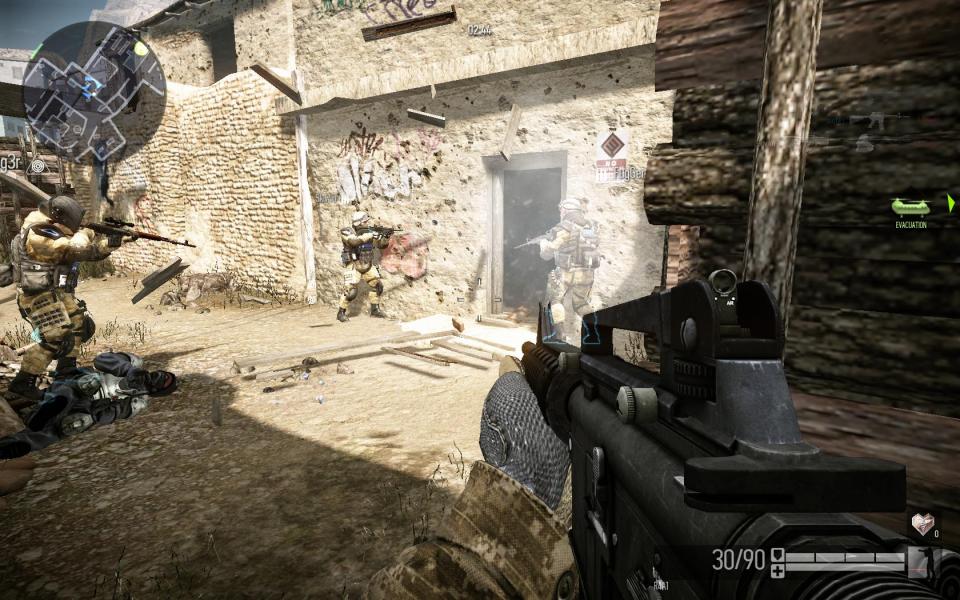Image resolution: width=960 pixels, height=600 pixels.
Task: Click the target icon beside the player name
Action: (x=38, y=165)
